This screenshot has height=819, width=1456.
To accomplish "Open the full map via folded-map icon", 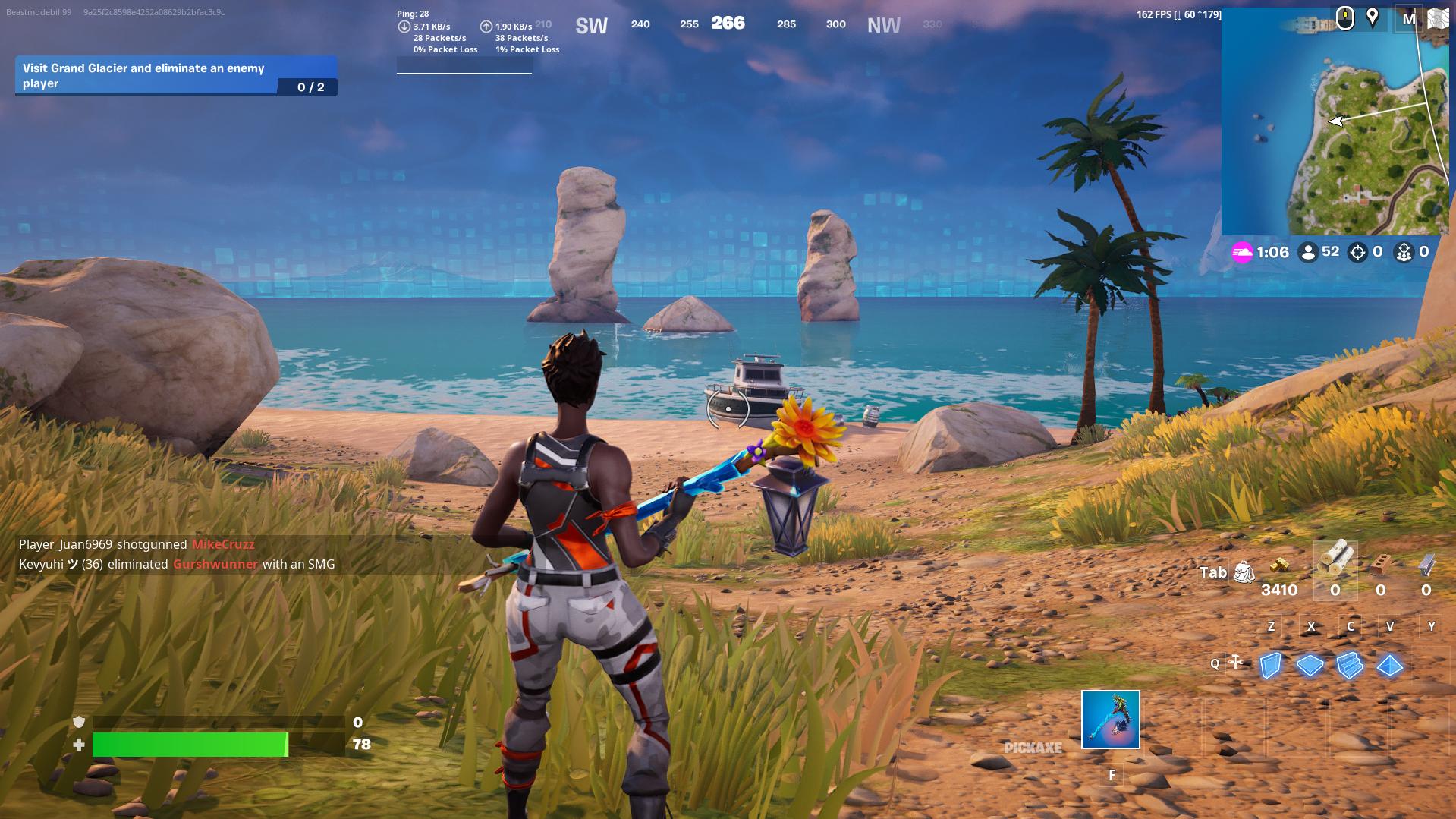I will 1438,19.
